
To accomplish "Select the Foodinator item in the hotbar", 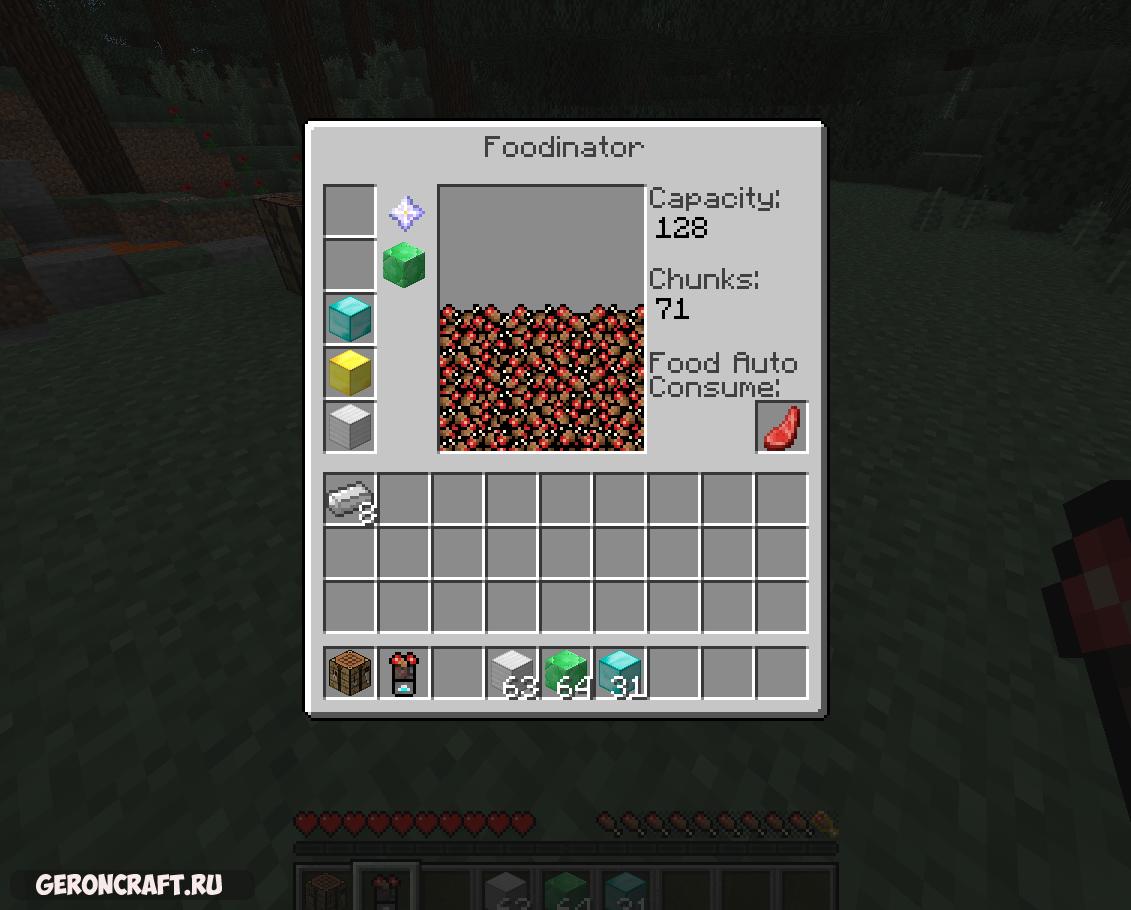I will pos(404,673).
